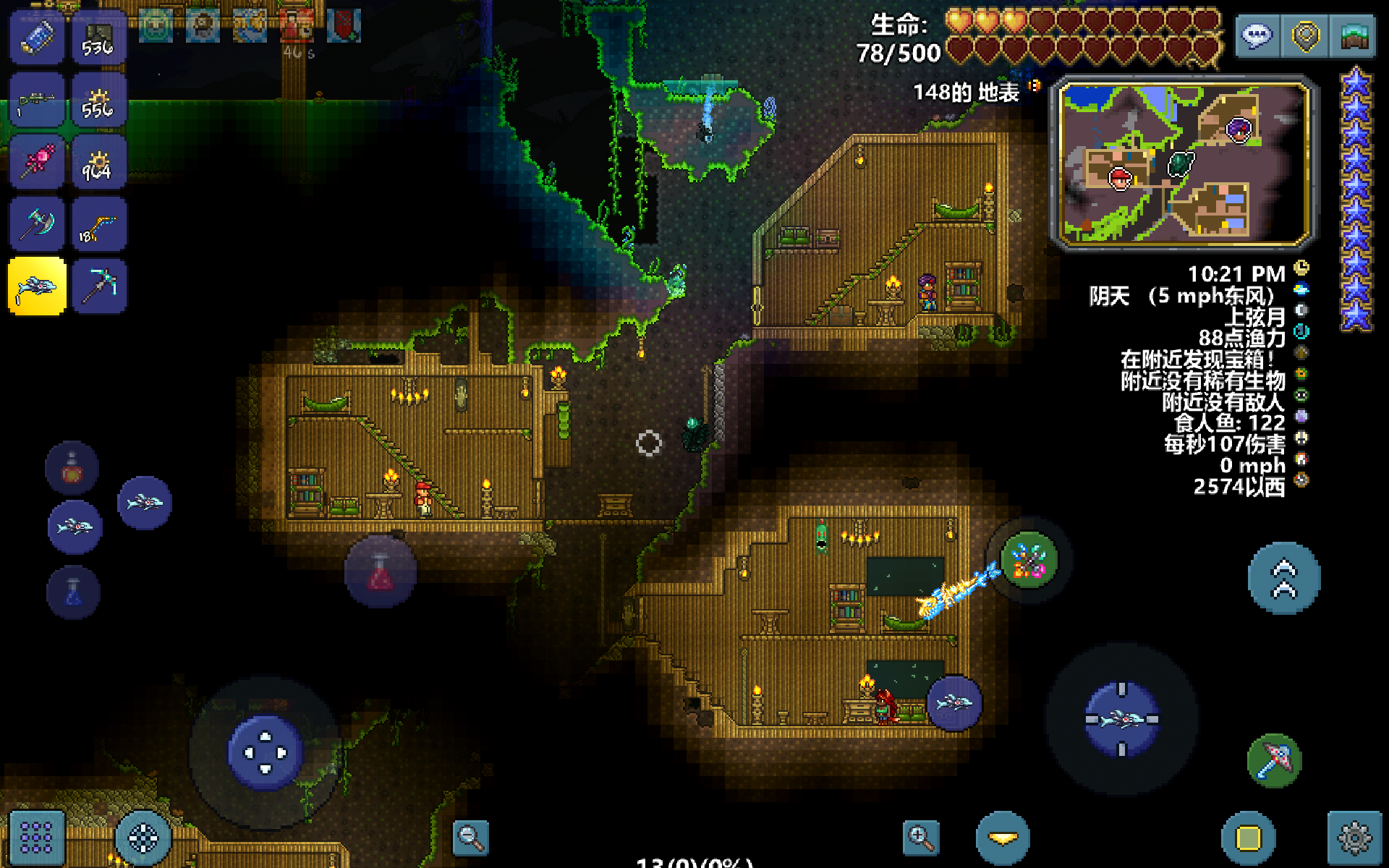Use the red healing potion button
The image size is (1389, 868).
tap(381, 571)
